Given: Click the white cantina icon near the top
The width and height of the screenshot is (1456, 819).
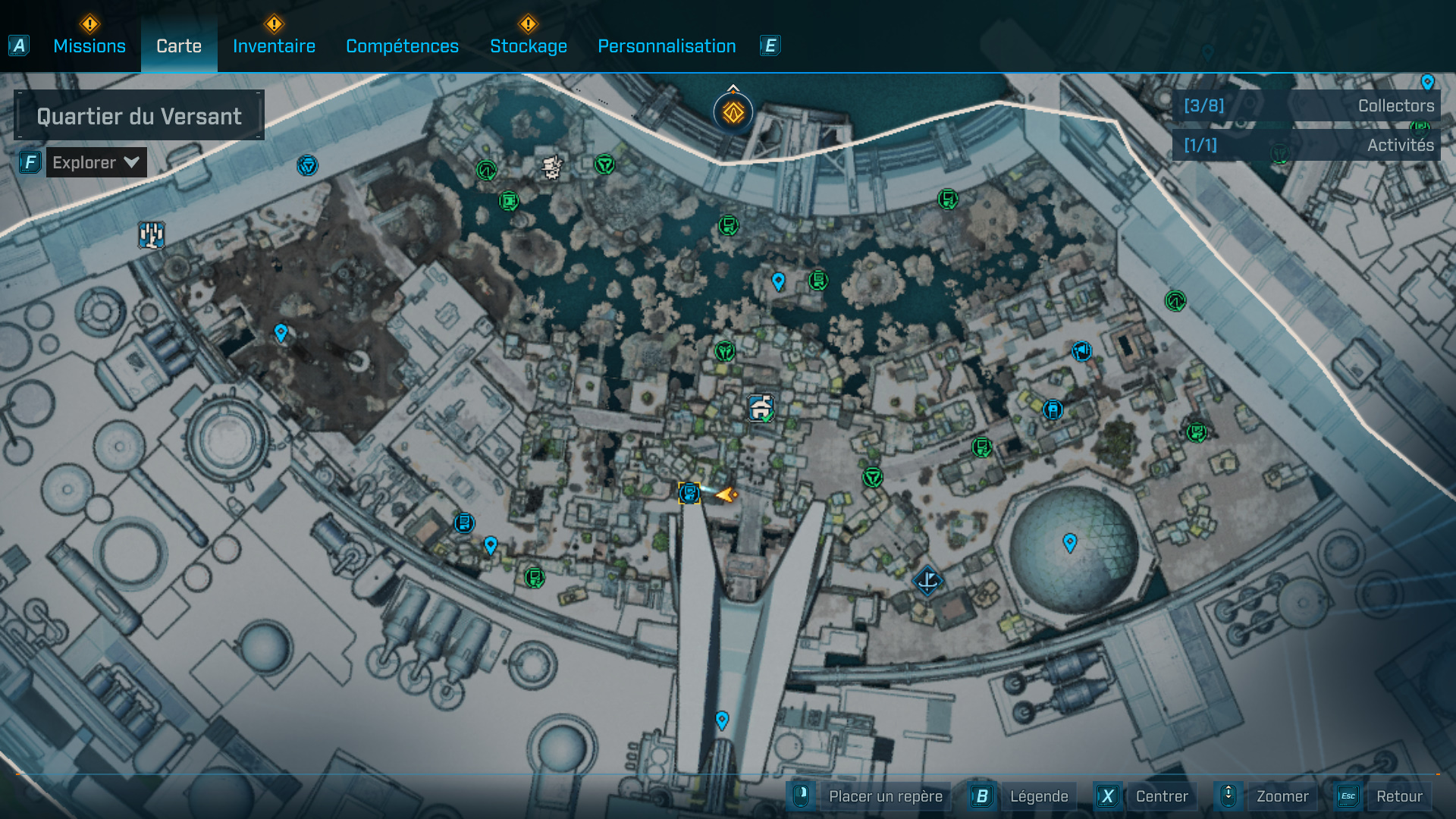Looking at the screenshot, I should point(551,165).
